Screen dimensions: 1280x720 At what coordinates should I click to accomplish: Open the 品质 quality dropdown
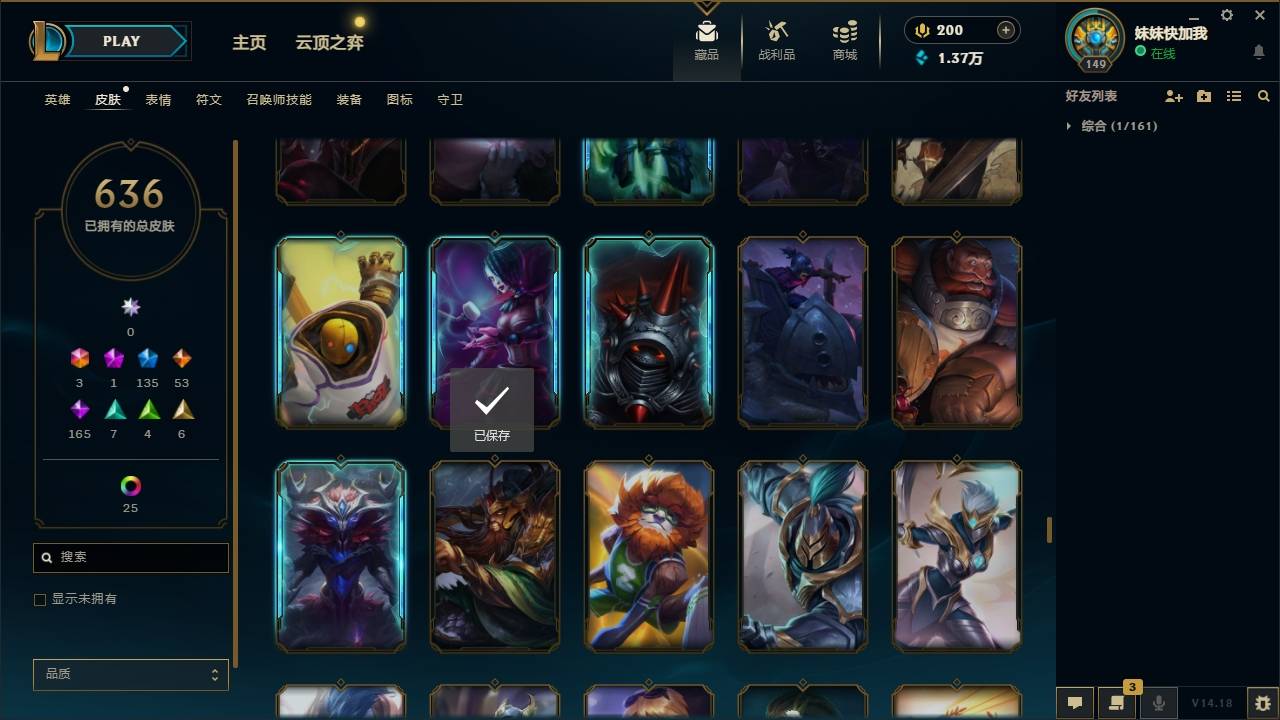click(x=130, y=674)
